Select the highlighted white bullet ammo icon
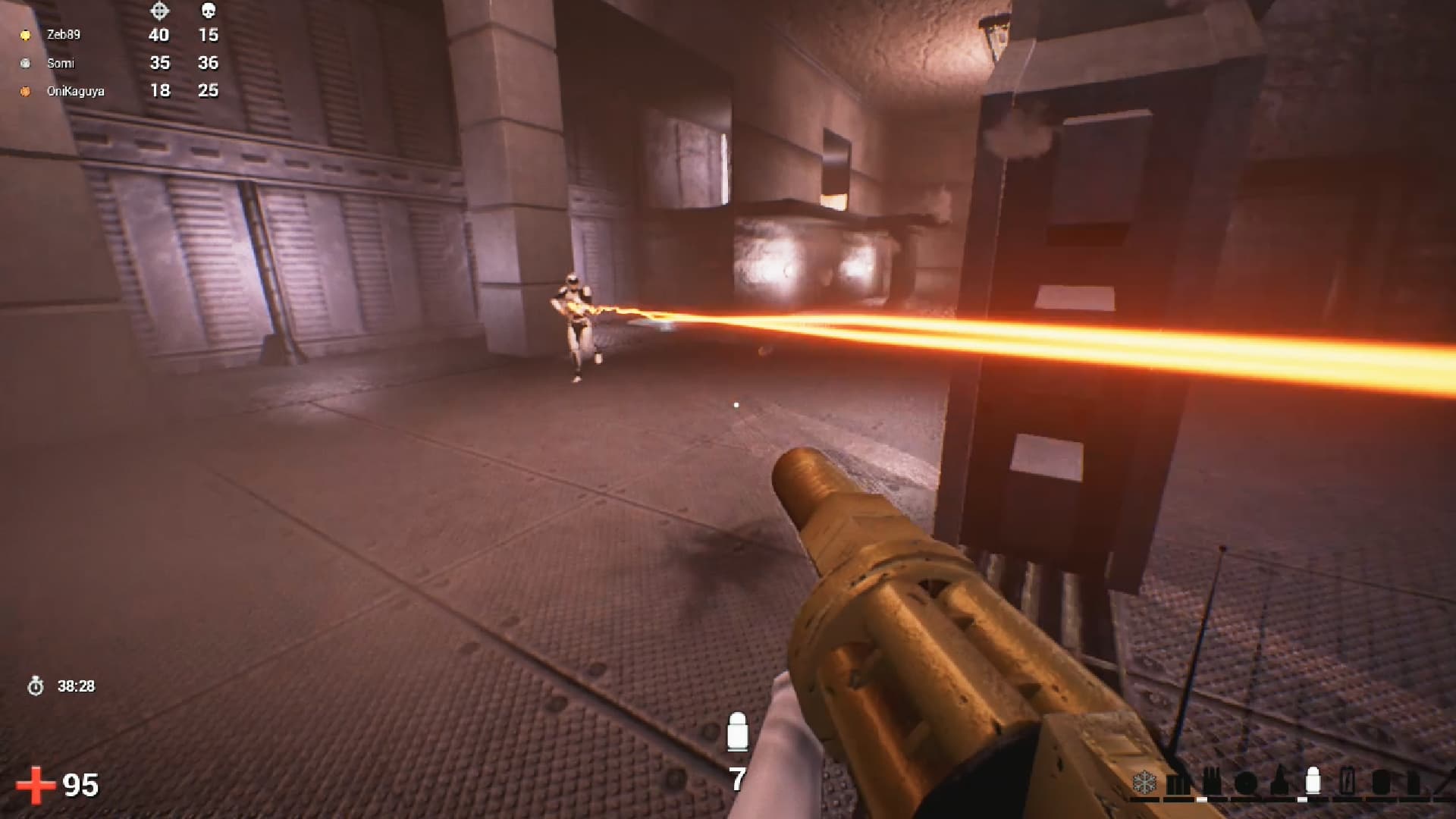The width and height of the screenshot is (1456, 819). 1314,780
